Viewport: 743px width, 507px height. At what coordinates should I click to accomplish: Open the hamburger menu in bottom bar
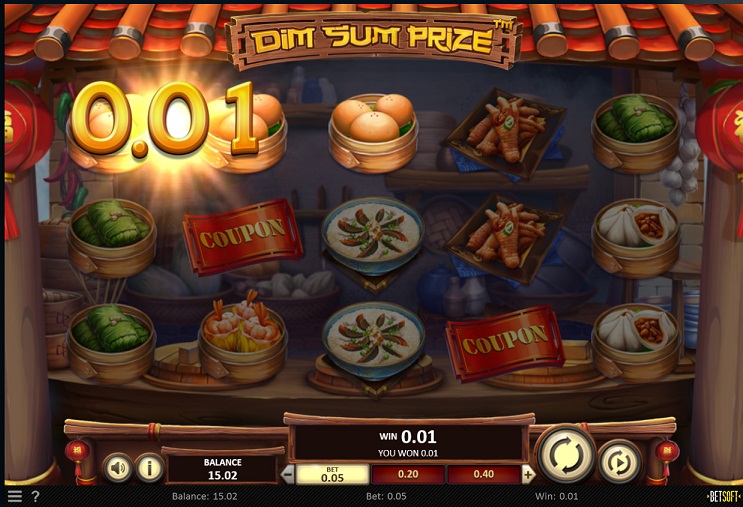click(x=14, y=496)
